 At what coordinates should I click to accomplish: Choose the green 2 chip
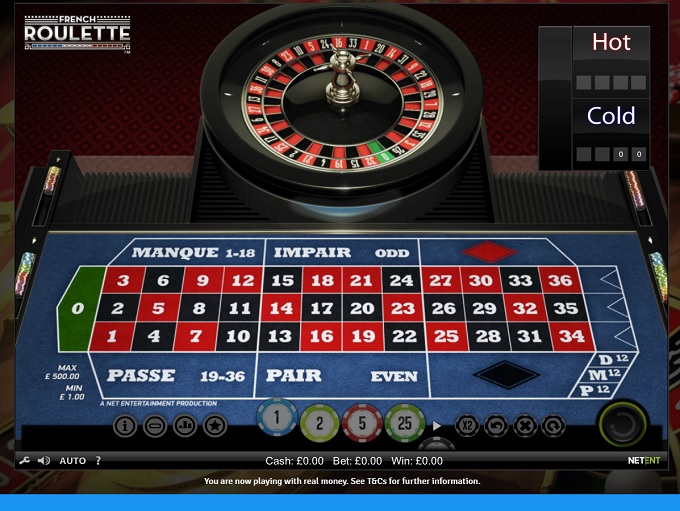(x=321, y=423)
